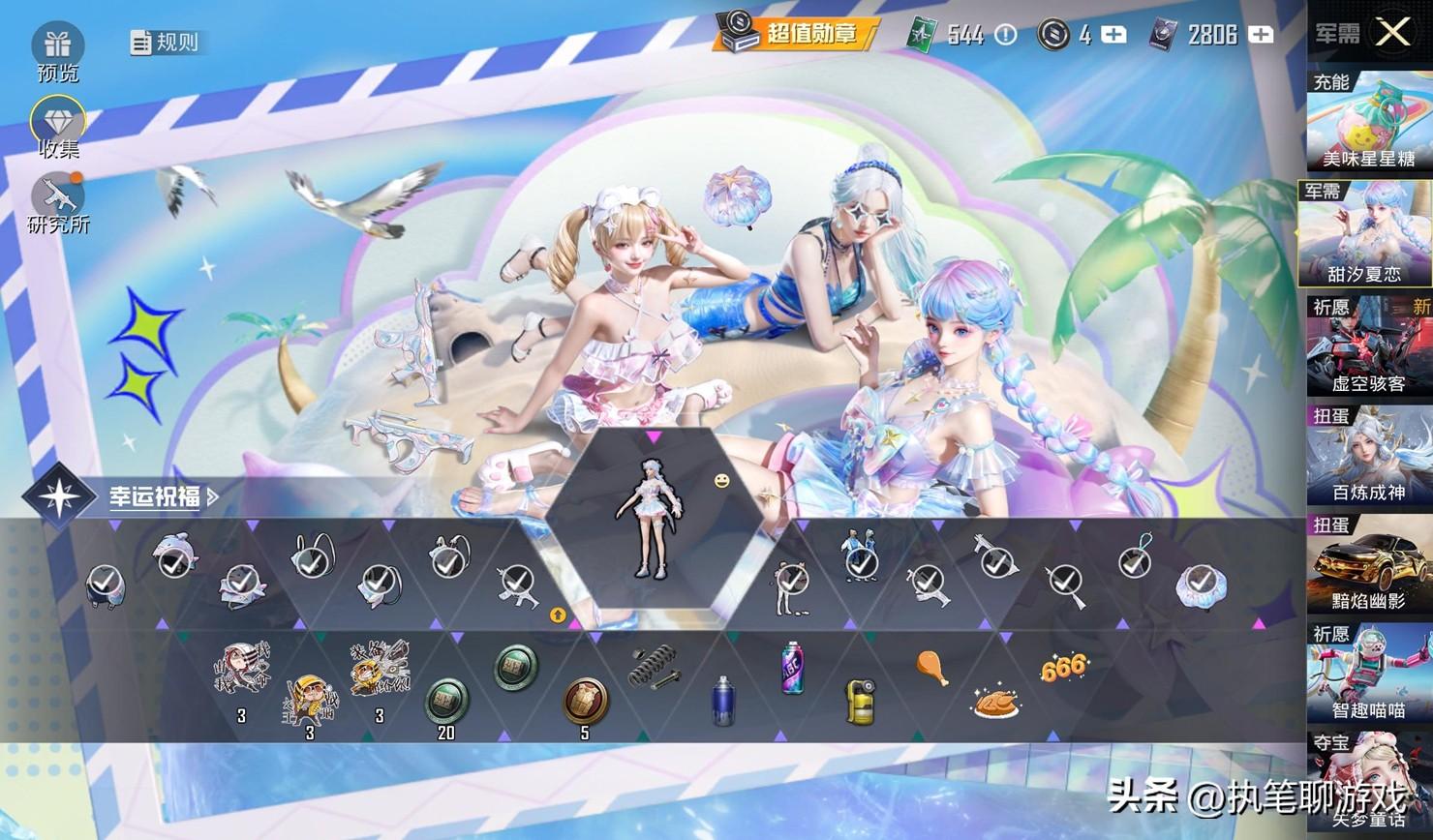Add more silver coin currency with plus
The width and height of the screenshot is (1433, 840).
coord(1114,35)
